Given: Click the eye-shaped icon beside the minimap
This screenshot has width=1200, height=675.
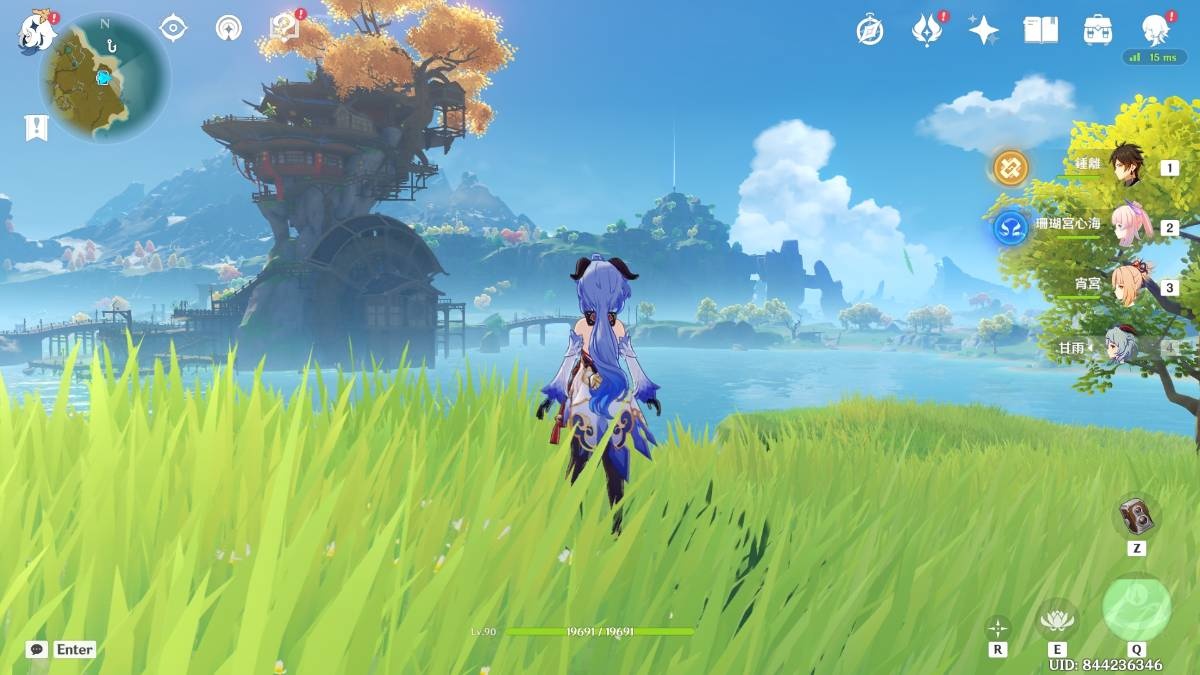Looking at the screenshot, I should (174, 28).
